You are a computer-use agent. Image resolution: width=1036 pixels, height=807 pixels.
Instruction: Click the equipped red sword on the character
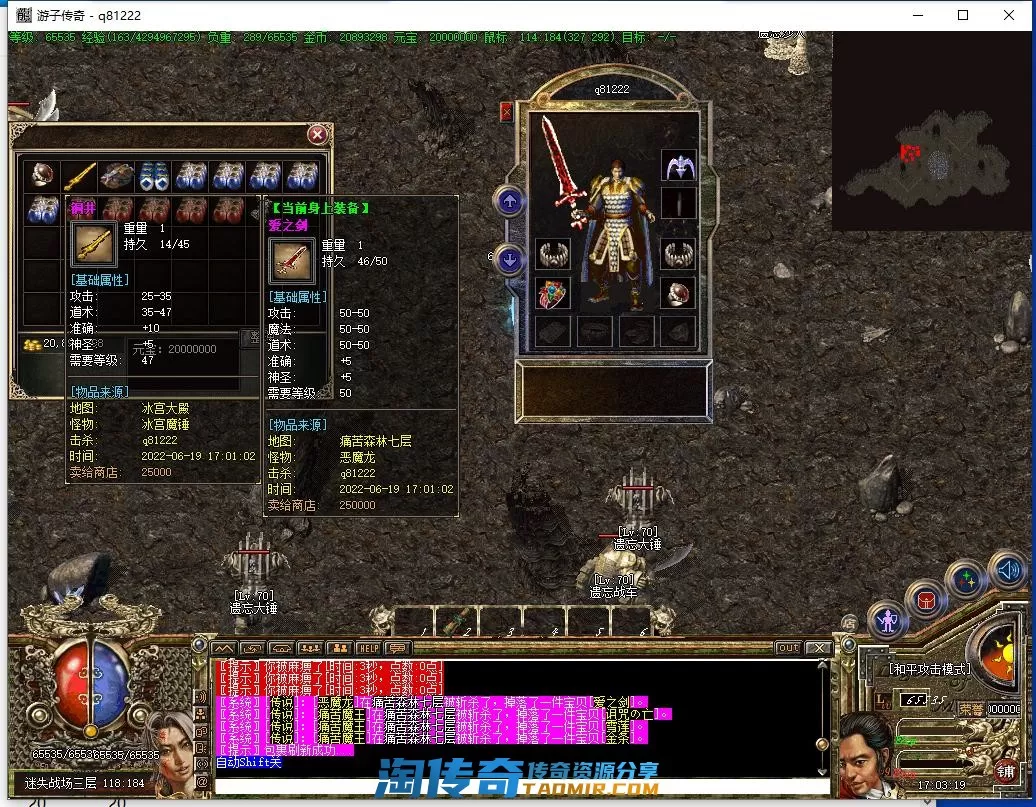[560, 170]
